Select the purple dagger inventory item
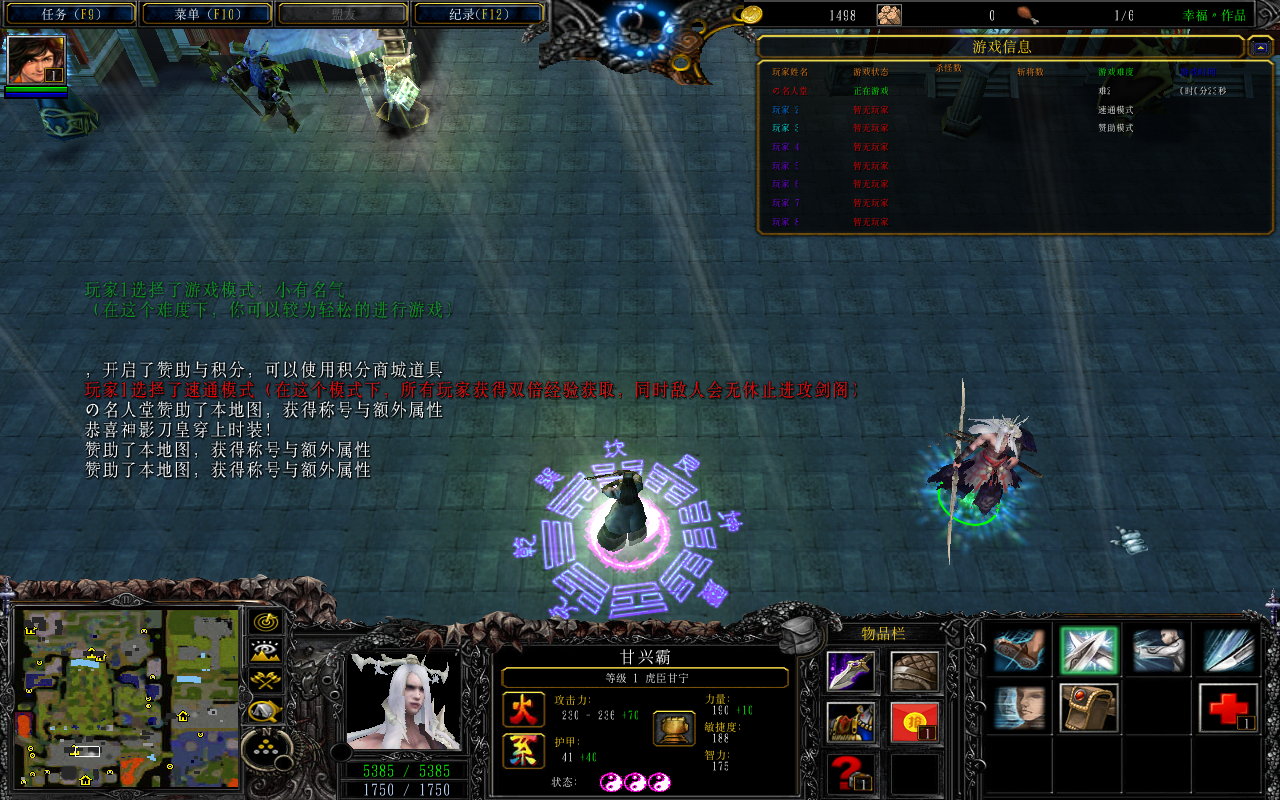Image resolution: width=1280 pixels, height=800 pixels. (x=851, y=672)
